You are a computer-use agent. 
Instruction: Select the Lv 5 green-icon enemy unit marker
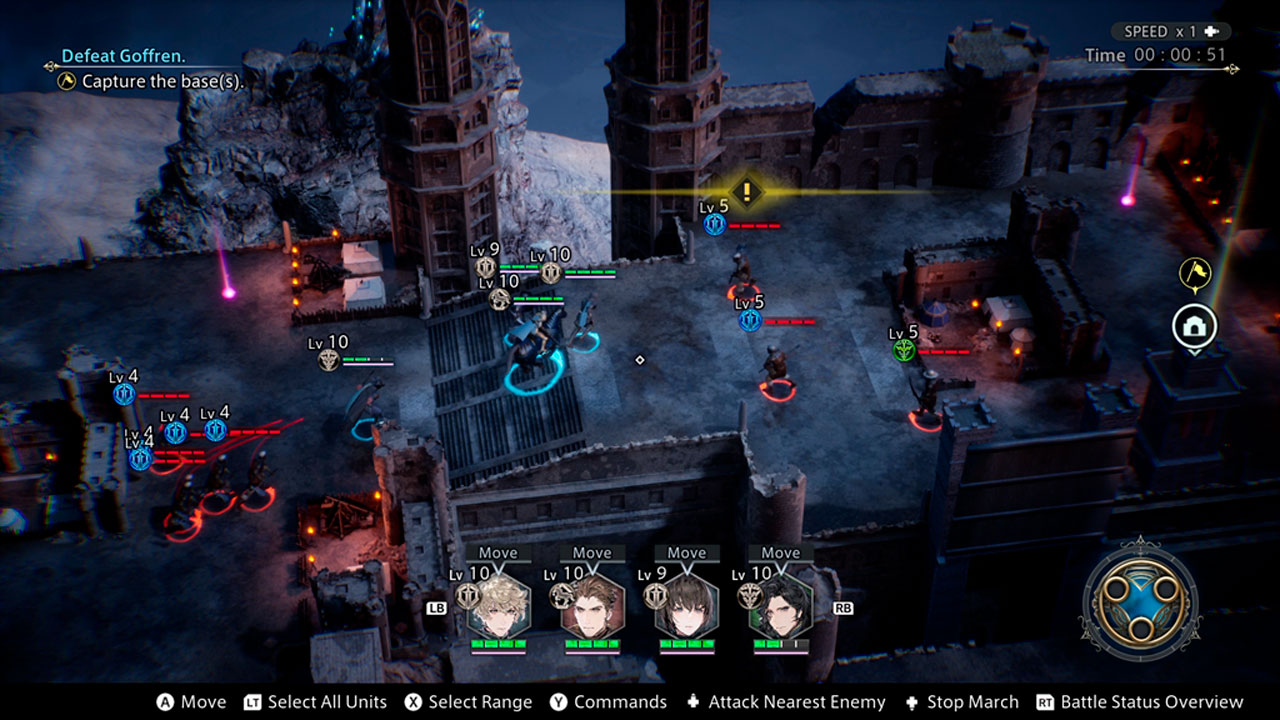(904, 349)
